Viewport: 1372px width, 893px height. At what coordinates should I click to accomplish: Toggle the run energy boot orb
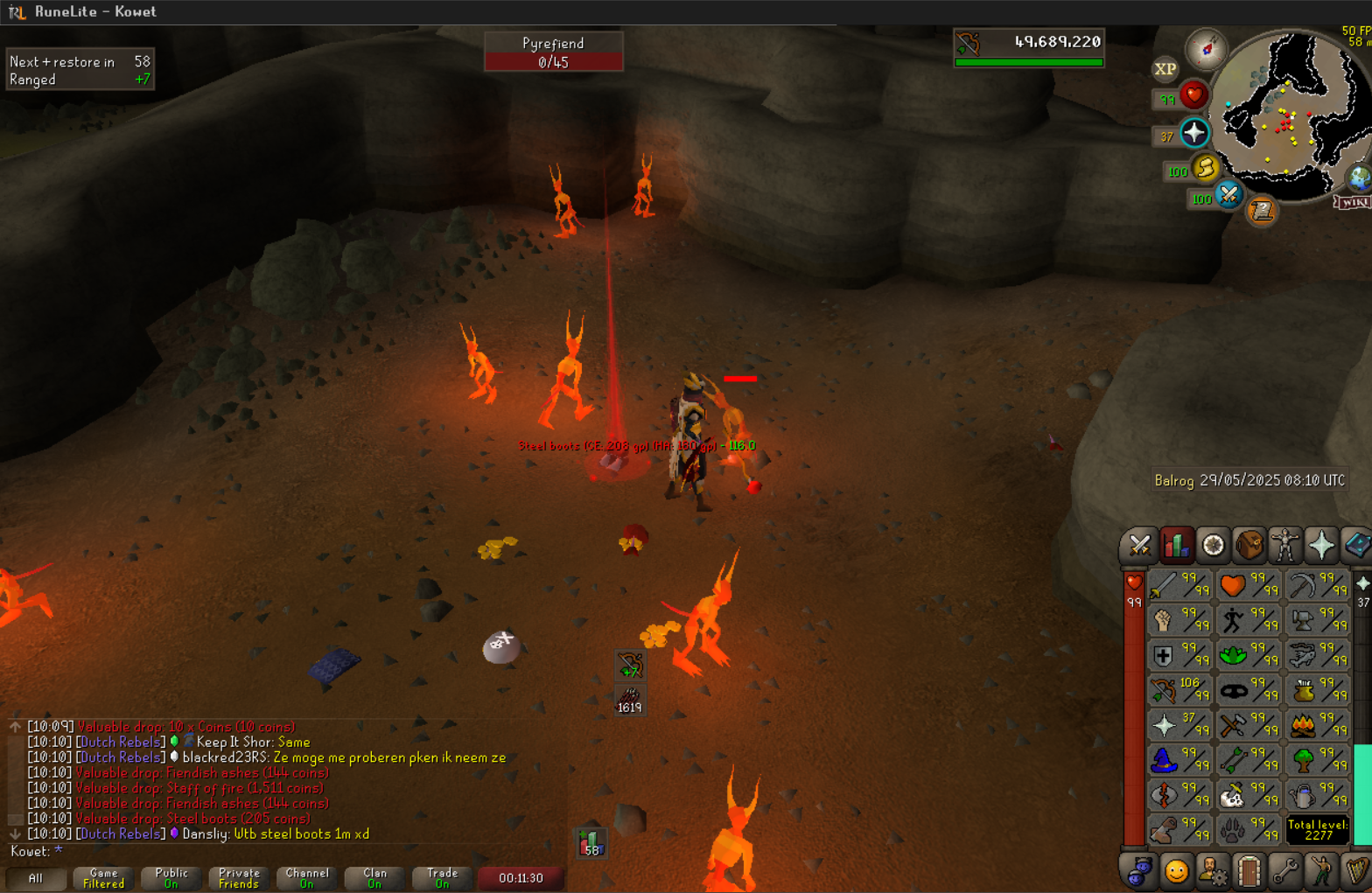(x=1206, y=167)
